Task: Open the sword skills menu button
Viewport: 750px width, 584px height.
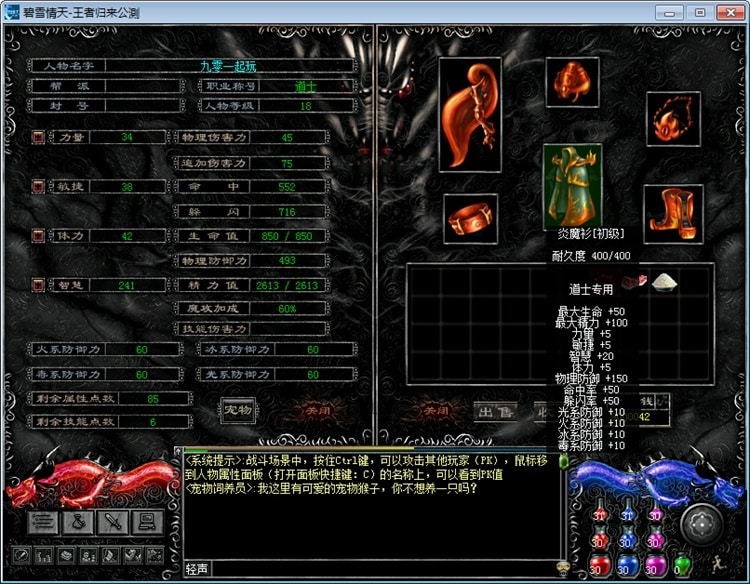Action: [x=113, y=521]
